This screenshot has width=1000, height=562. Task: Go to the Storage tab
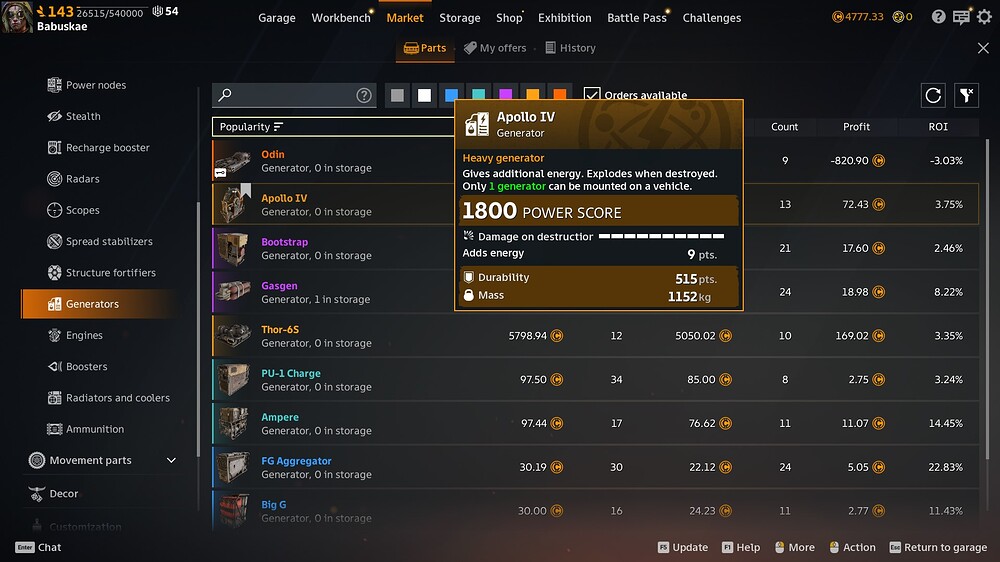460,18
